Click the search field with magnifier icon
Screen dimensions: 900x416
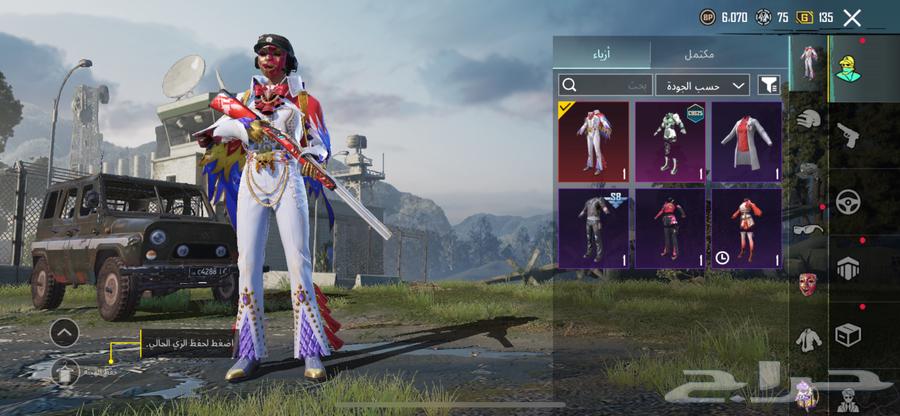tap(605, 85)
